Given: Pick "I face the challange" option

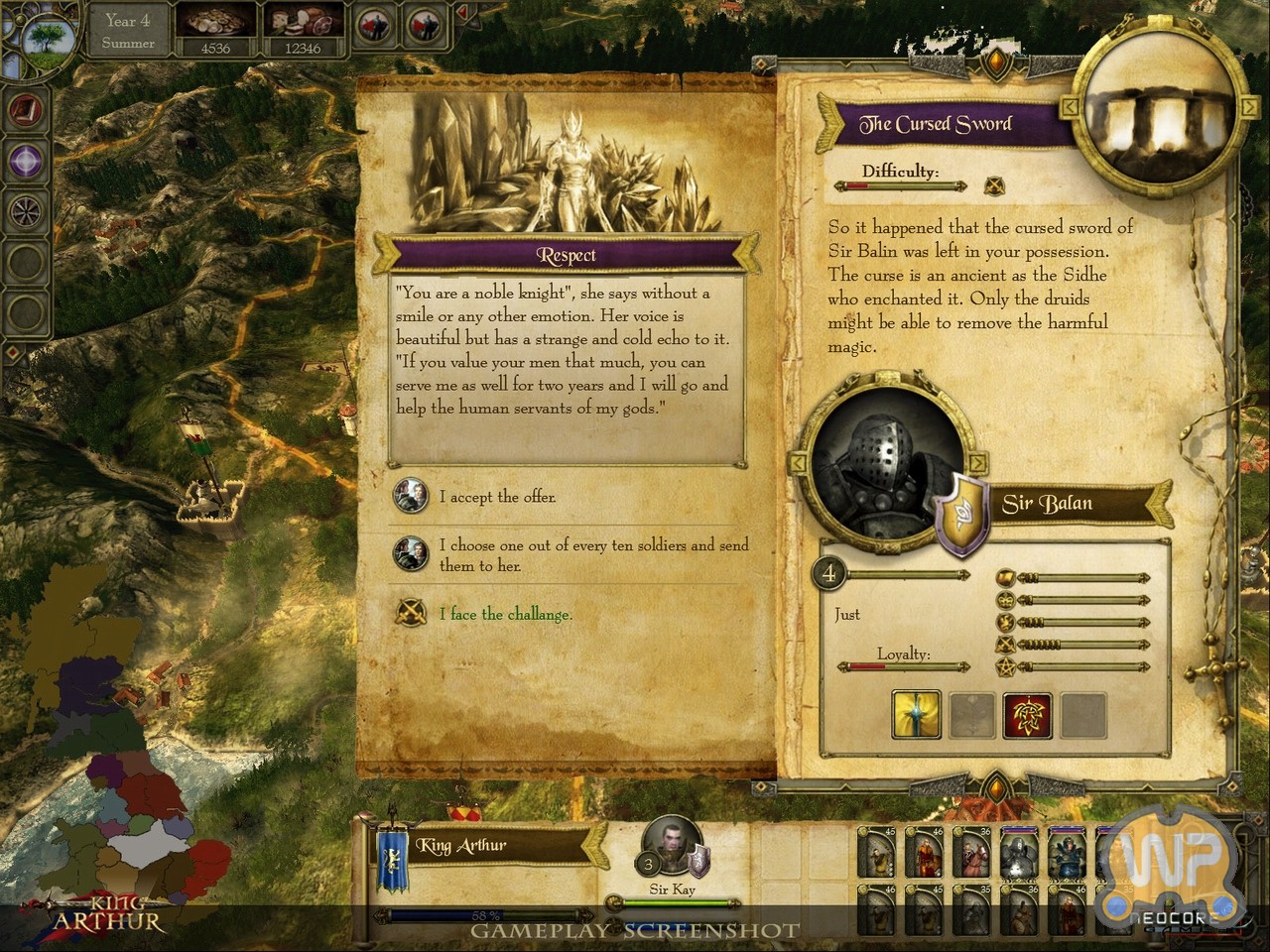Looking at the screenshot, I should (505, 614).
